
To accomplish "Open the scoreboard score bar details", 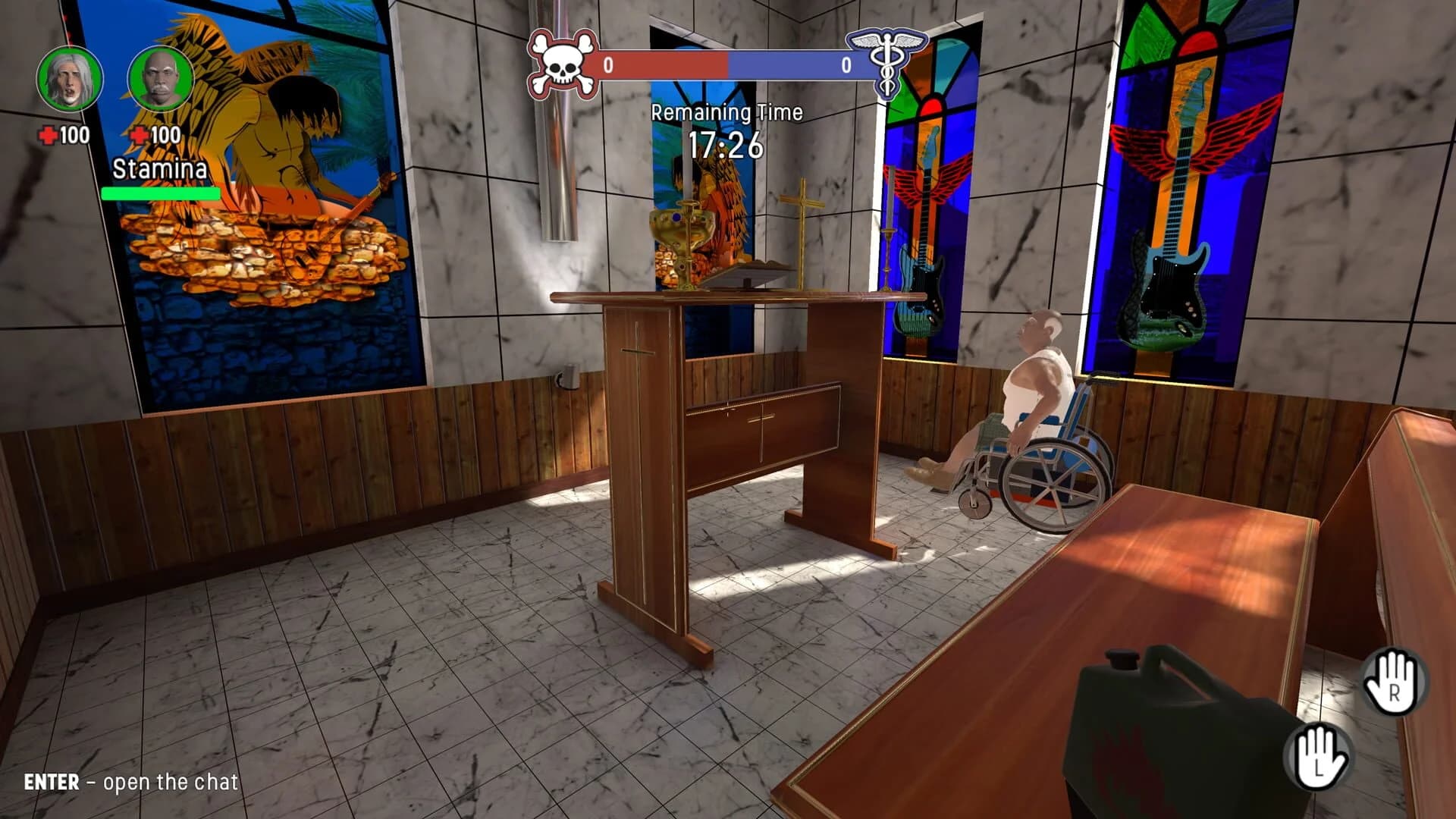I will click(726, 66).
